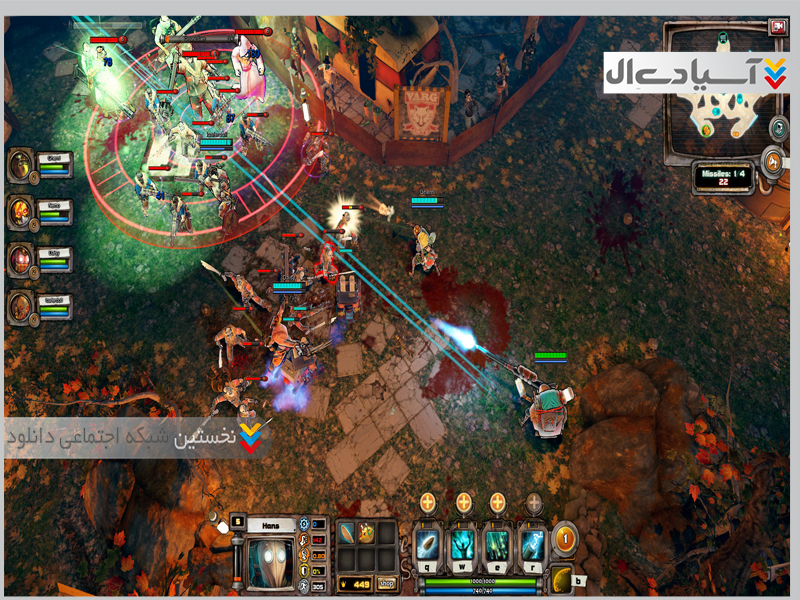Viewport: 800px width, 600px height.
Task: Activate the yellow banana item on B
Action: pyautogui.click(x=562, y=578)
